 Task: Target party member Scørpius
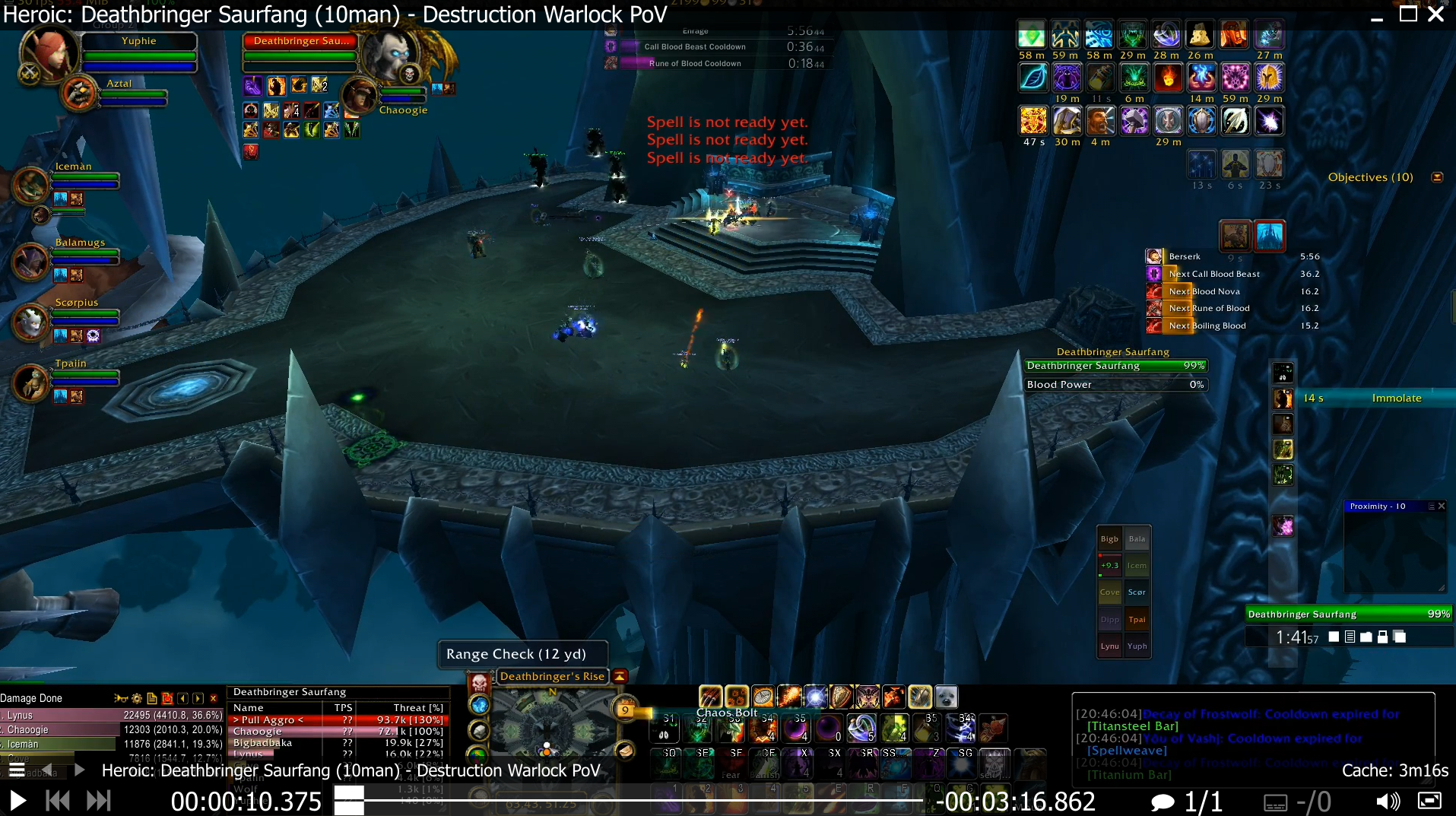click(x=84, y=314)
